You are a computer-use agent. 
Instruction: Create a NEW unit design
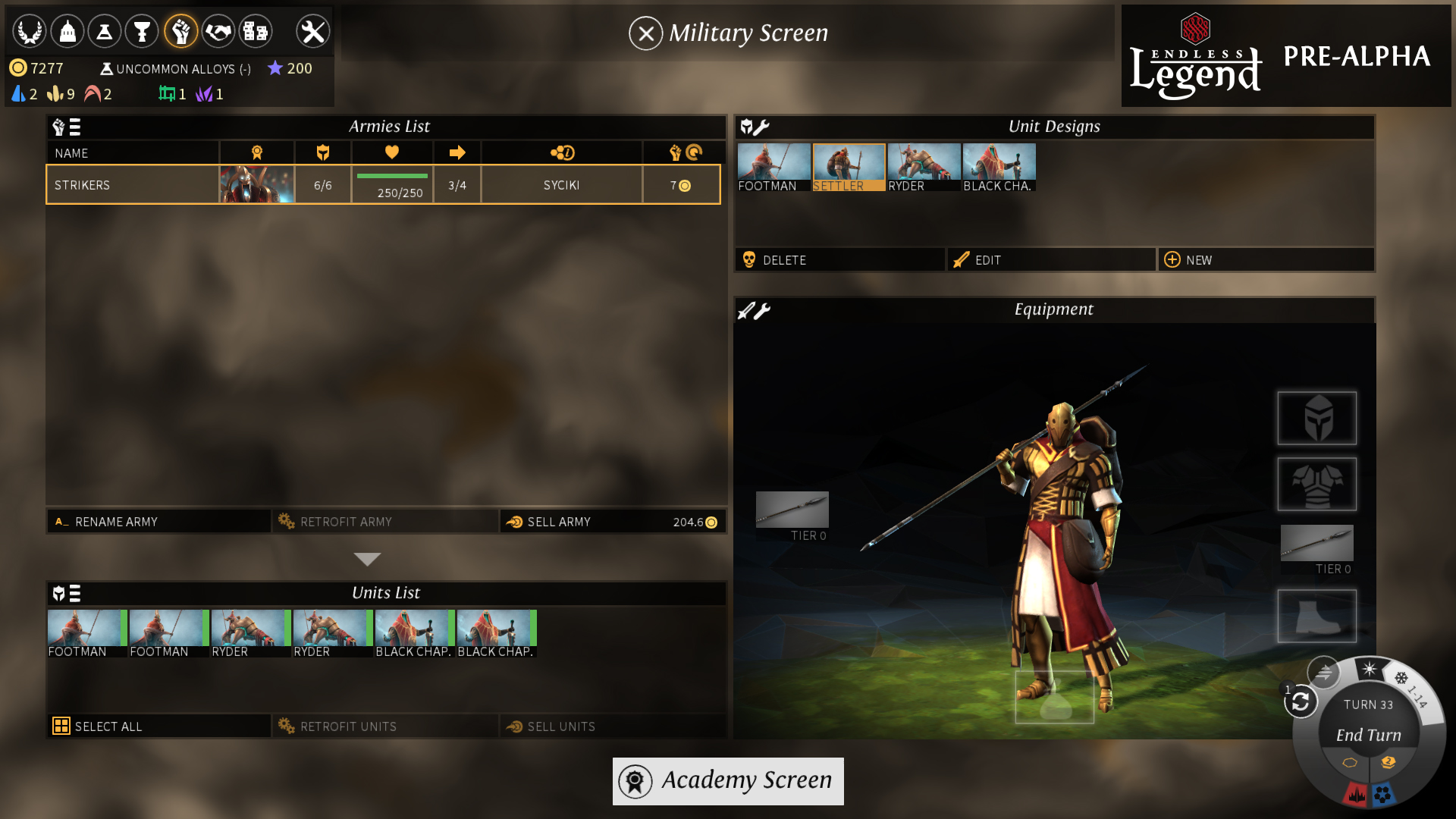(1265, 259)
